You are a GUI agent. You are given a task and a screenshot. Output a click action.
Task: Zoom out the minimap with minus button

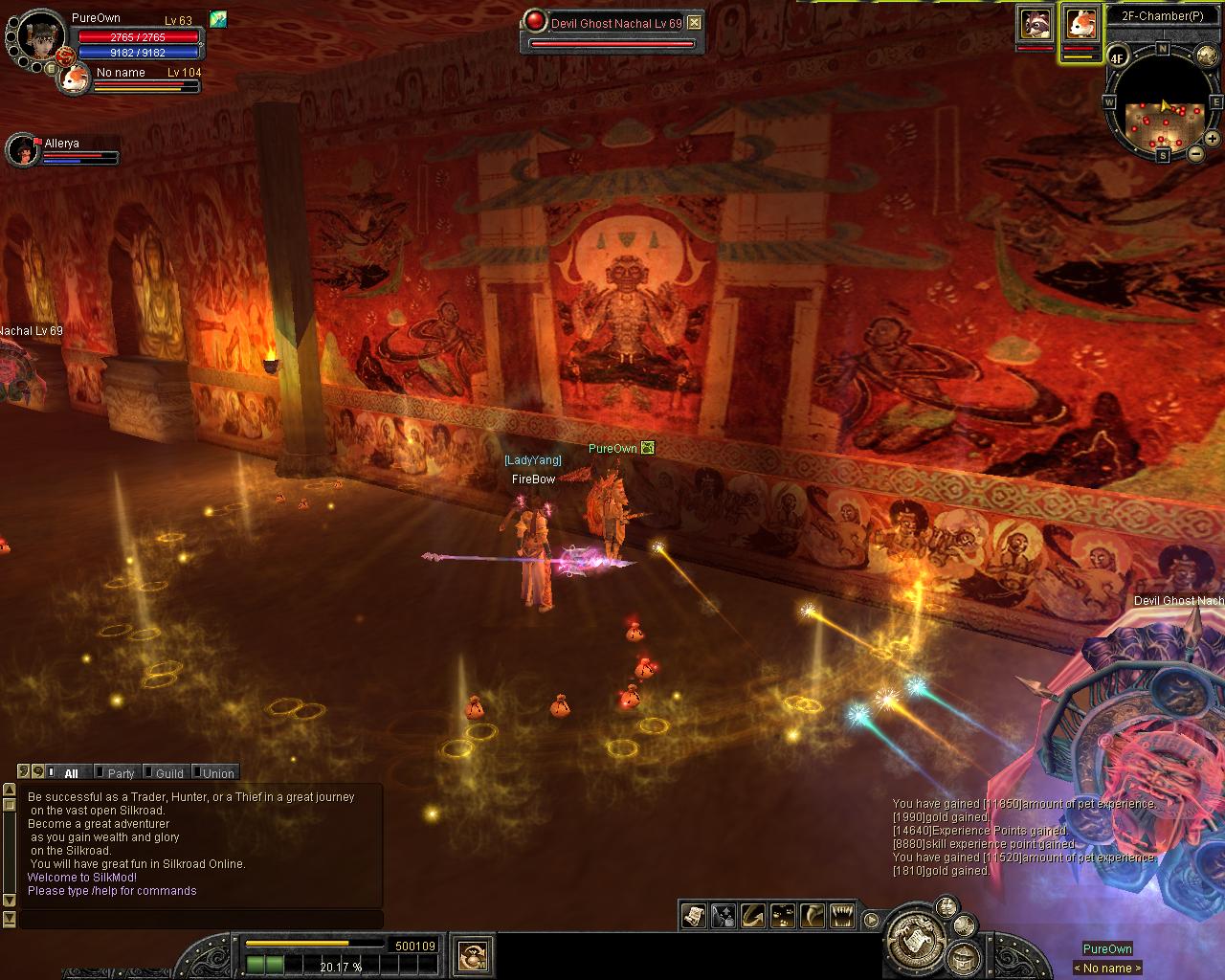(1195, 153)
